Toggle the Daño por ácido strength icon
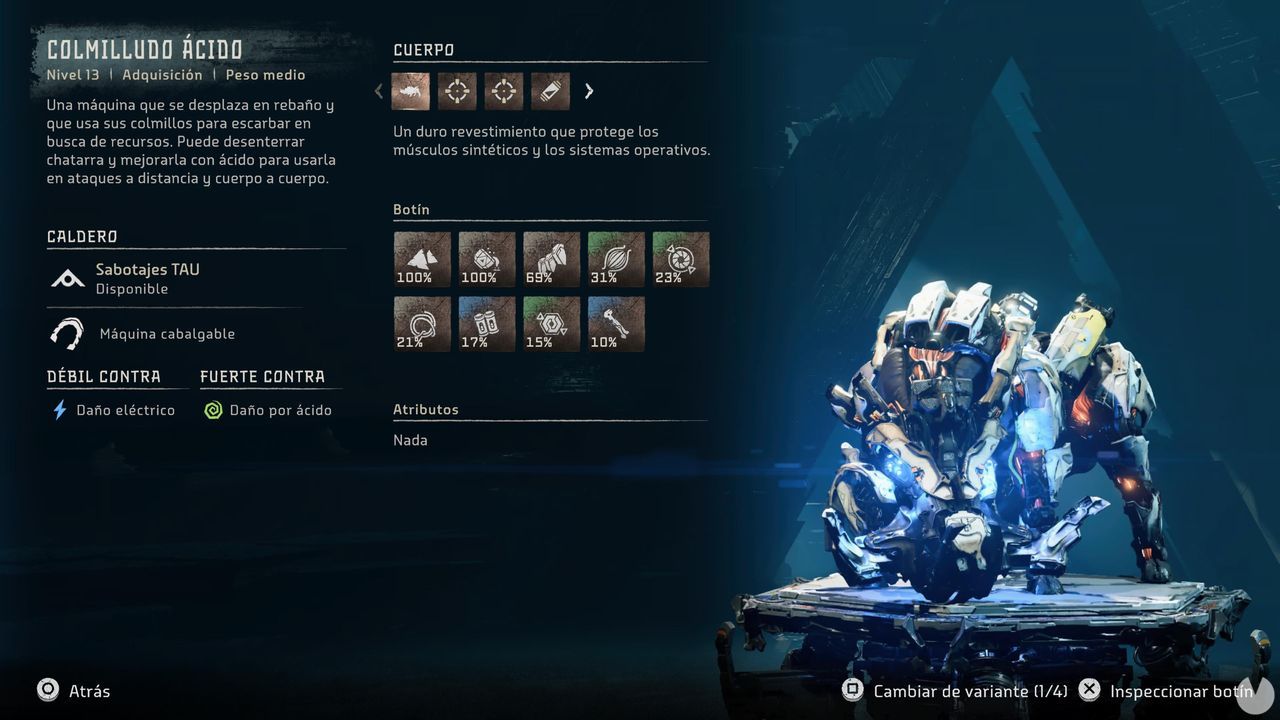This screenshot has height=720, width=1280. tap(213, 409)
